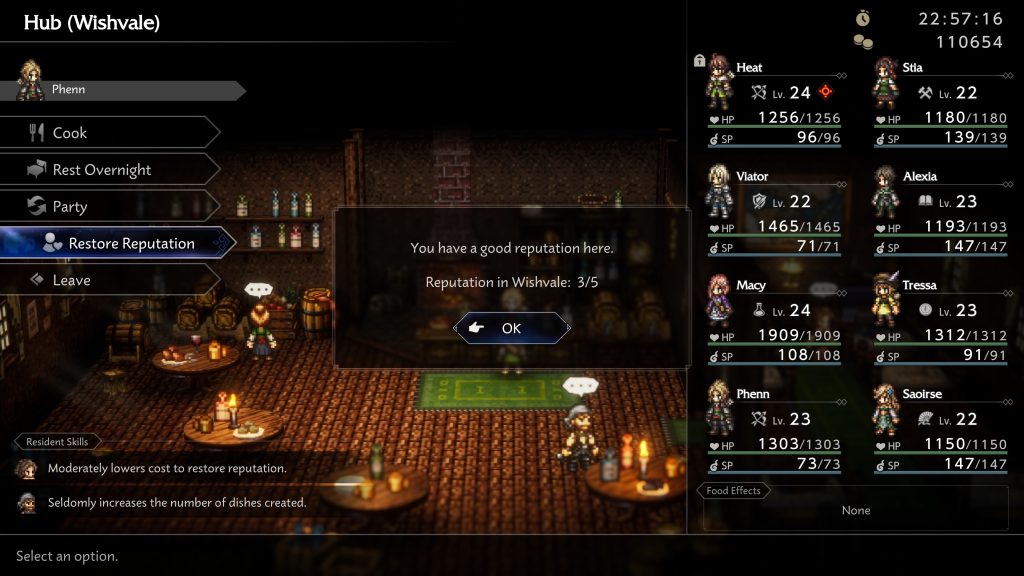Image resolution: width=1024 pixels, height=576 pixels.
Task: Select Stia's party status panel
Action: pos(940,102)
